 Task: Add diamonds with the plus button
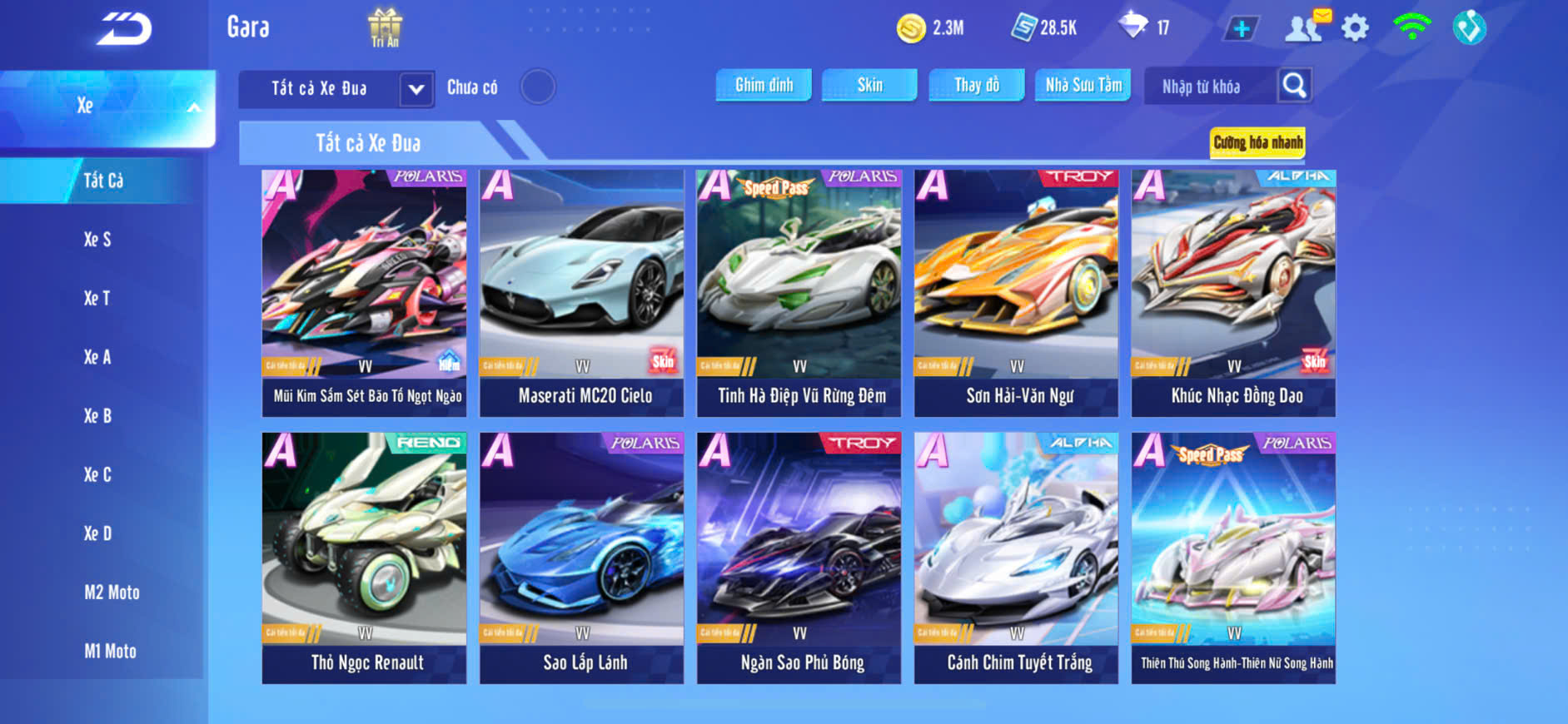1241,29
